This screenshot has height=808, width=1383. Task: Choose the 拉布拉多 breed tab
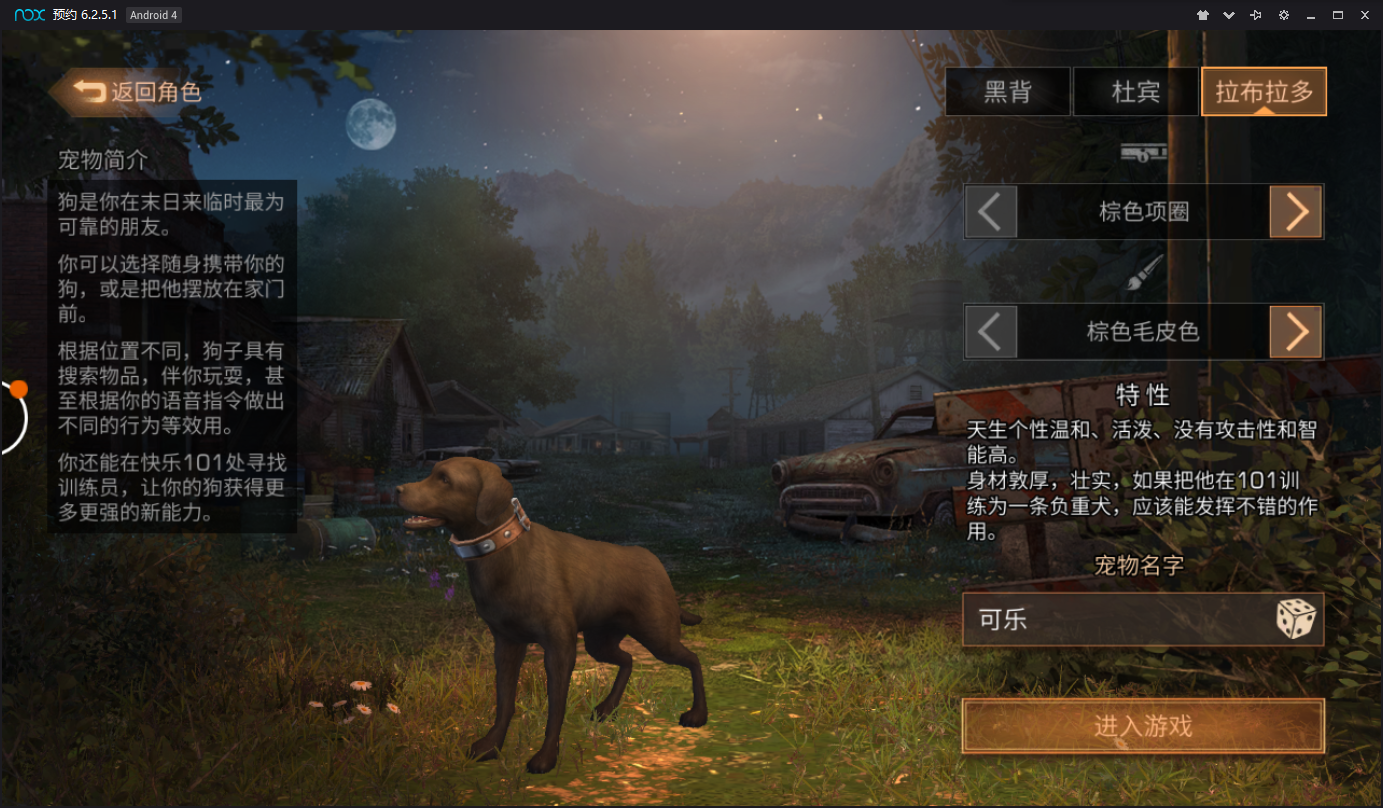pyautogui.click(x=1263, y=92)
